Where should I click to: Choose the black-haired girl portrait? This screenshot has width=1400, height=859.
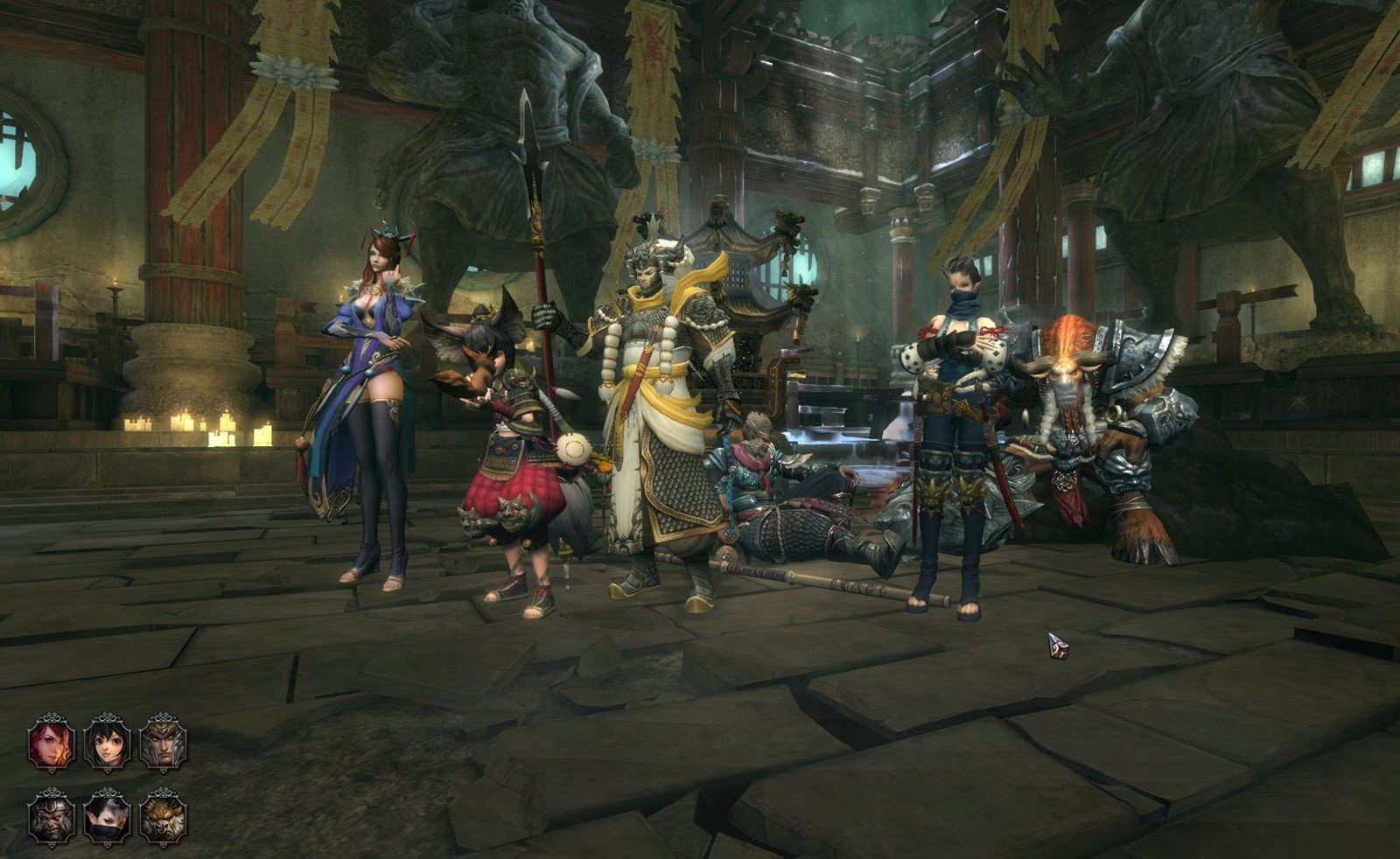(x=107, y=743)
